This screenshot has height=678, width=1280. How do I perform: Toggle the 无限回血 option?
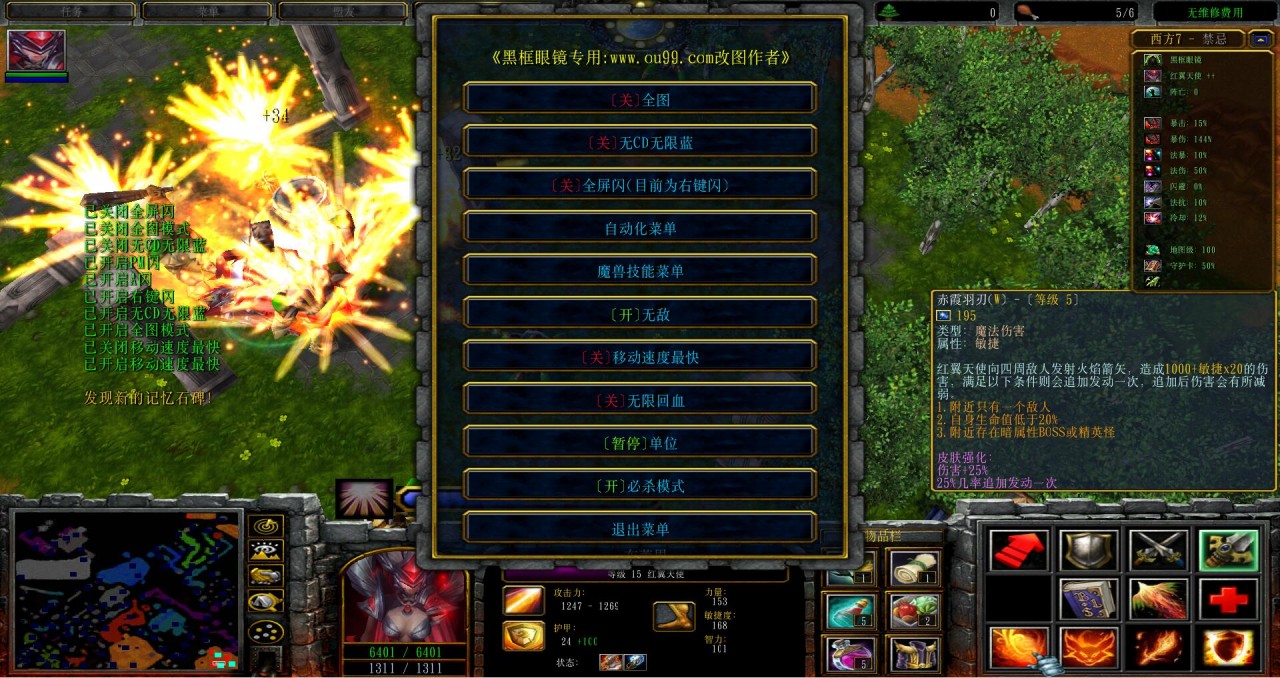tap(640, 400)
